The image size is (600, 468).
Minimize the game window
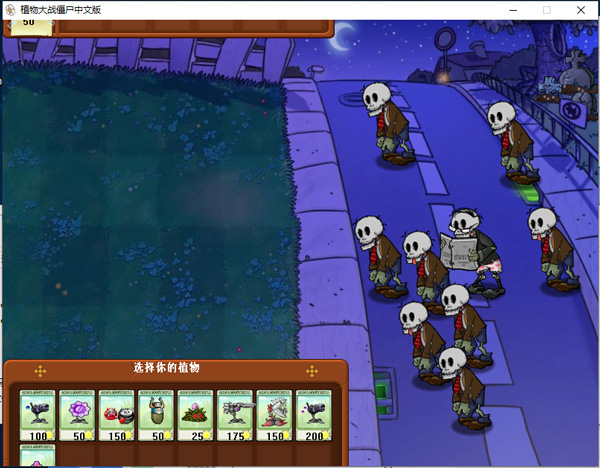[512, 9]
